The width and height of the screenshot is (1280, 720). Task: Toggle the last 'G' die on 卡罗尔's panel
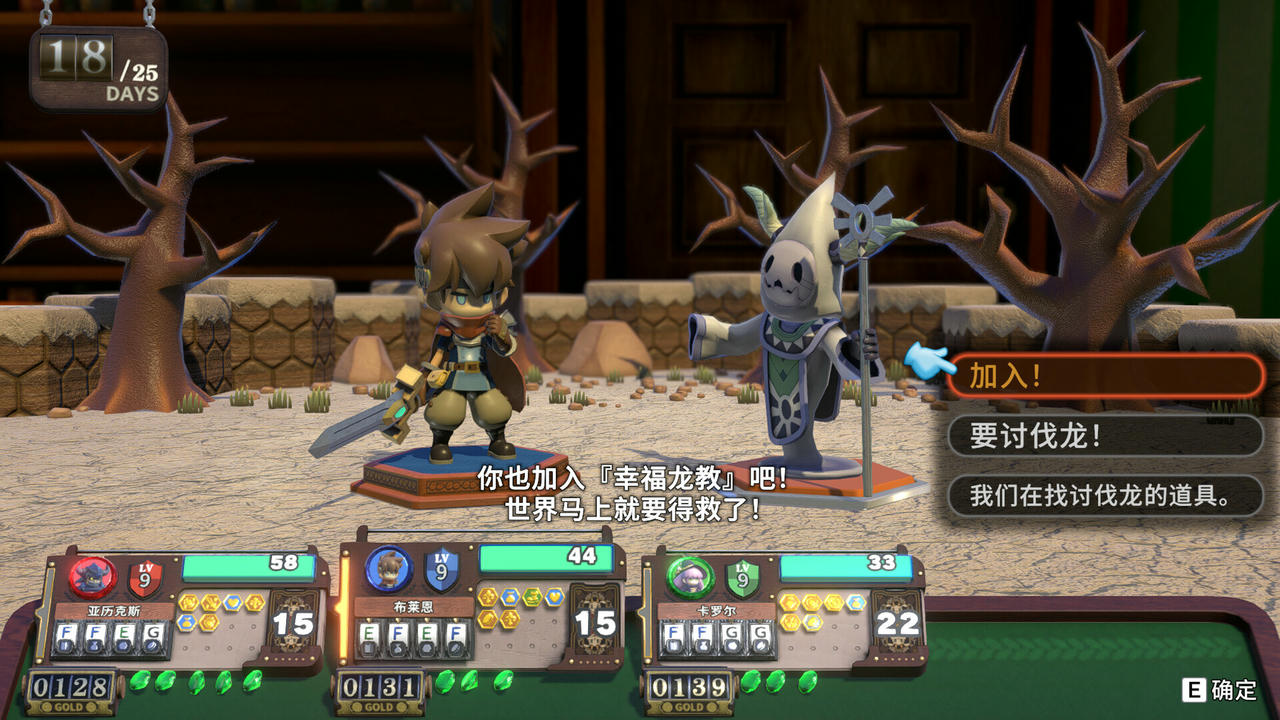coord(762,633)
